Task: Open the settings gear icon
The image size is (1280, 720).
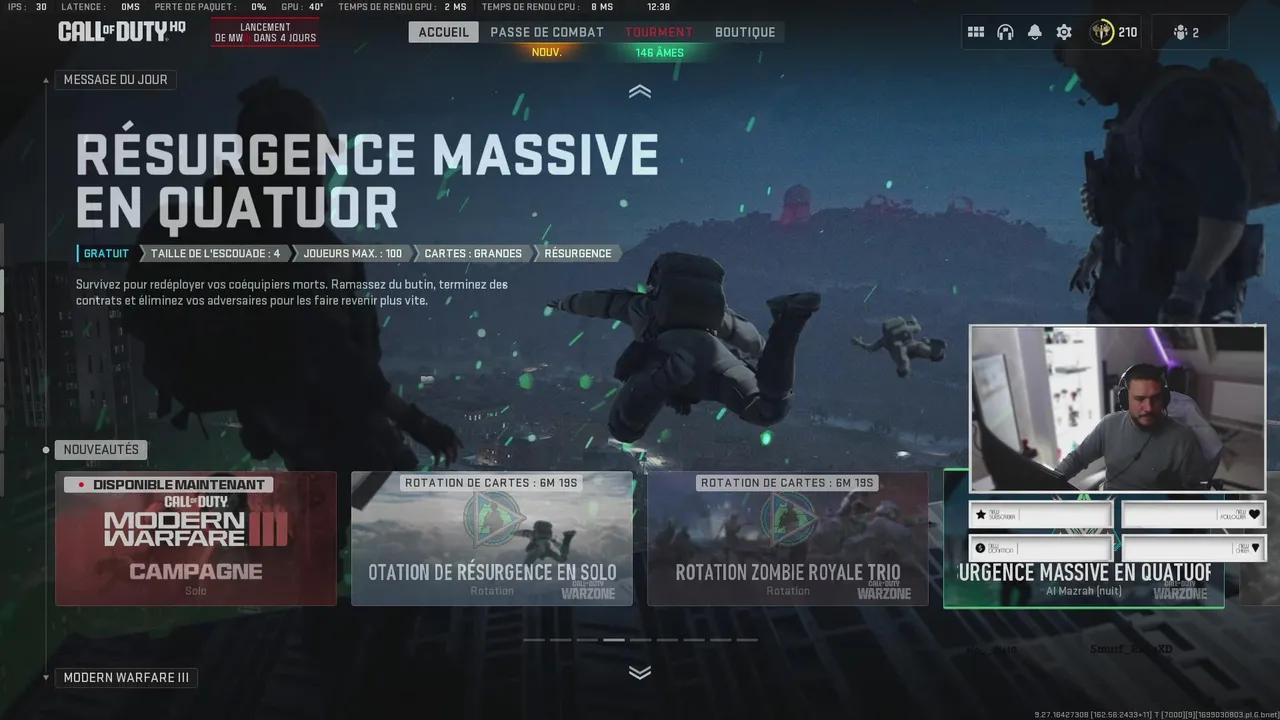Action: pos(1063,31)
